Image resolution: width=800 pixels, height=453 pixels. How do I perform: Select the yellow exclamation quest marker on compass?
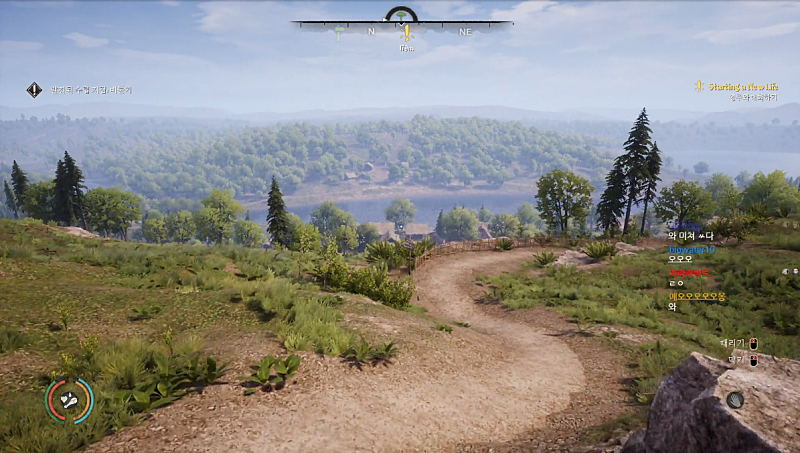(x=406, y=34)
